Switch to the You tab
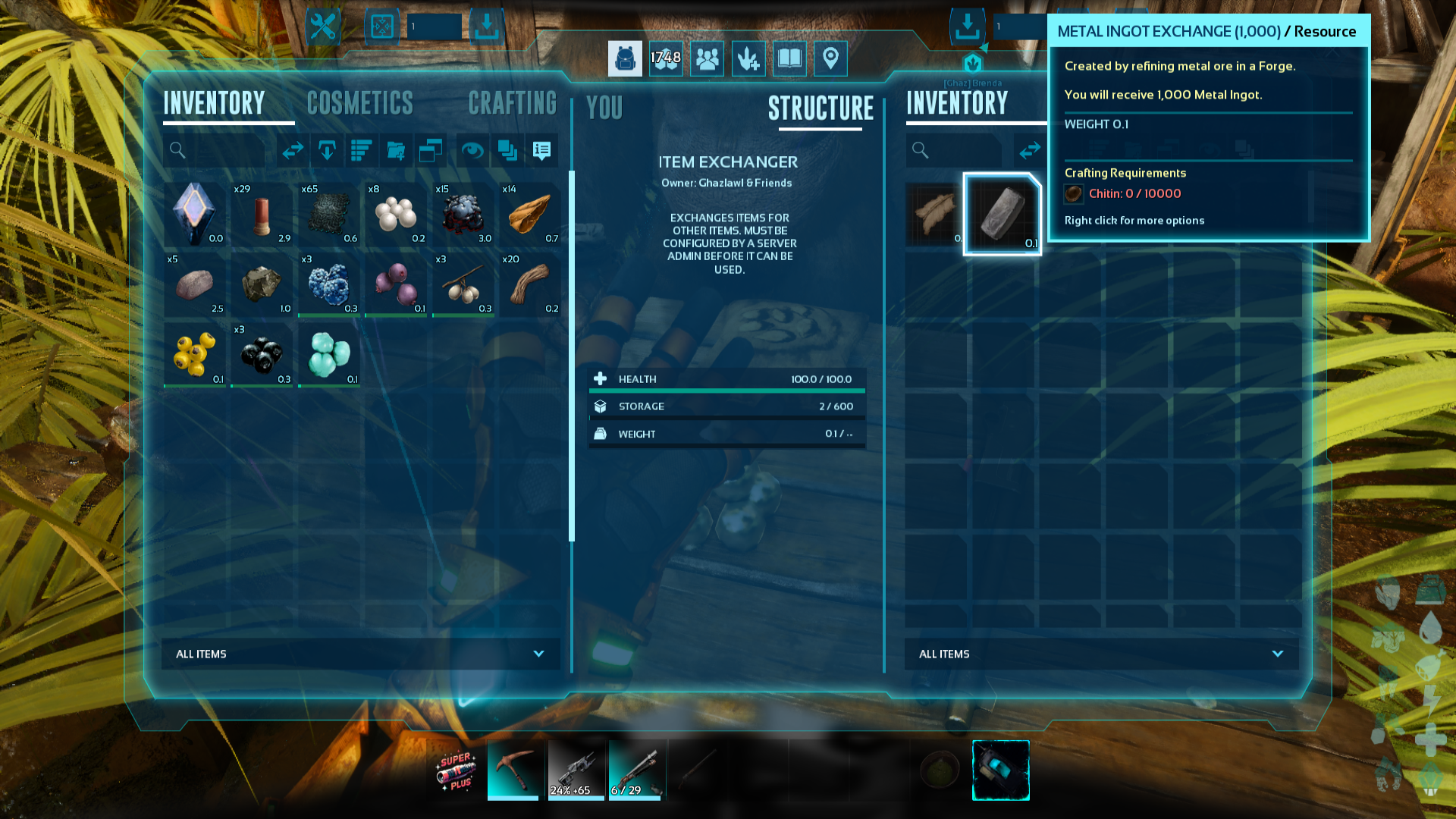 pyautogui.click(x=604, y=108)
